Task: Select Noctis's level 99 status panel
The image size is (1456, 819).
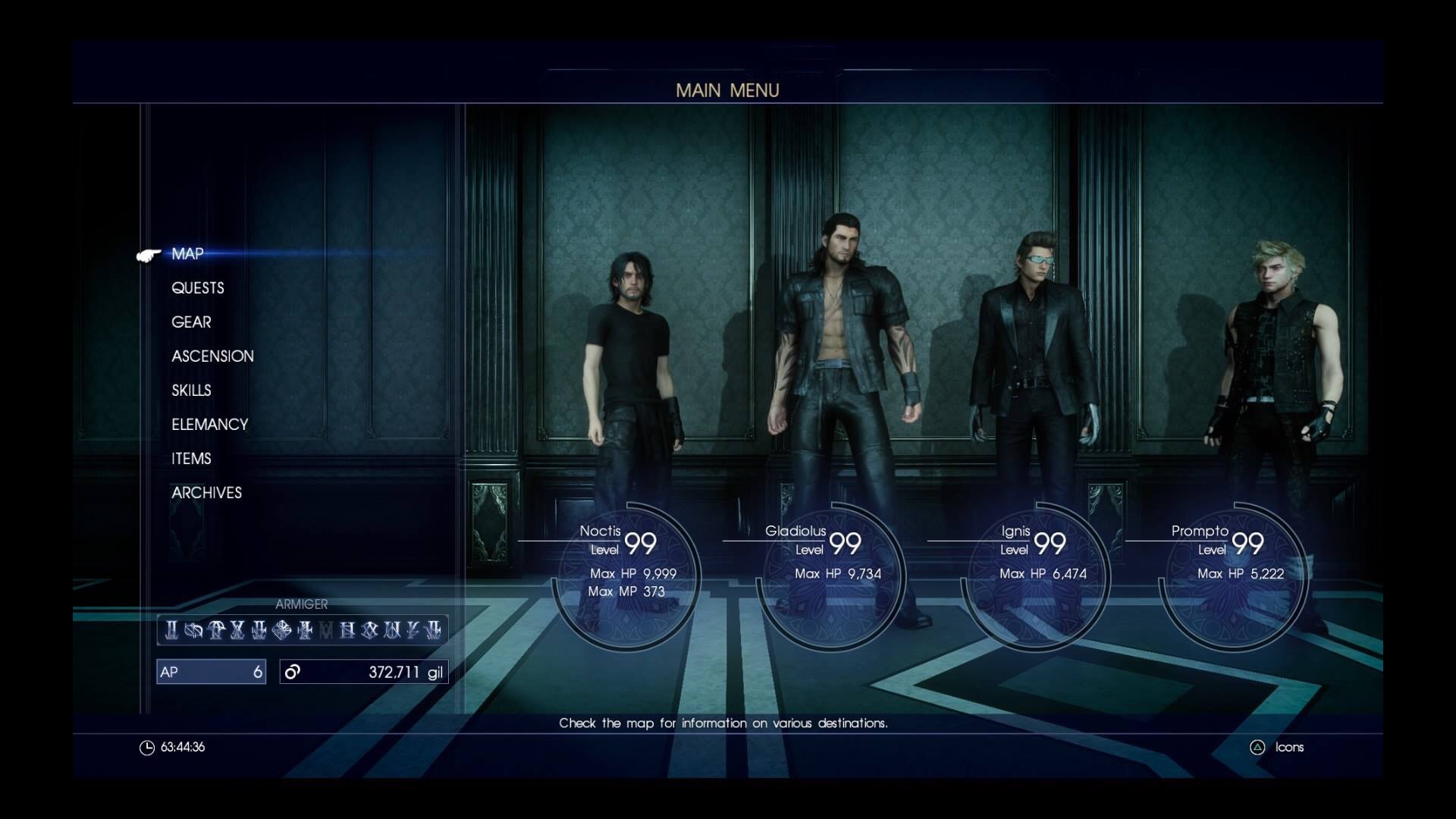Action: coord(628,574)
